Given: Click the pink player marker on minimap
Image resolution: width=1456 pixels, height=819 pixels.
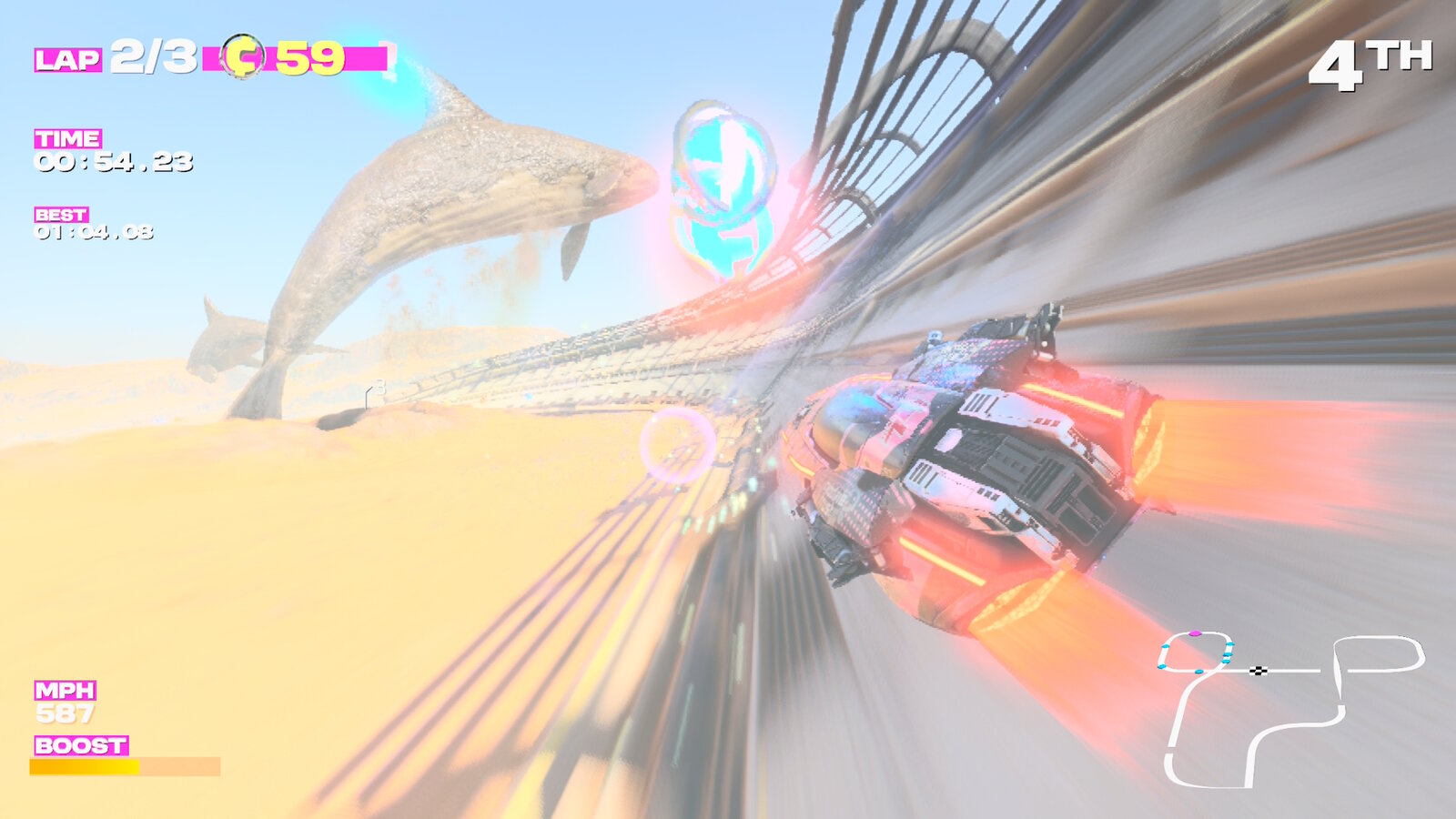Looking at the screenshot, I should pyautogui.click(x=1196, y=633).
